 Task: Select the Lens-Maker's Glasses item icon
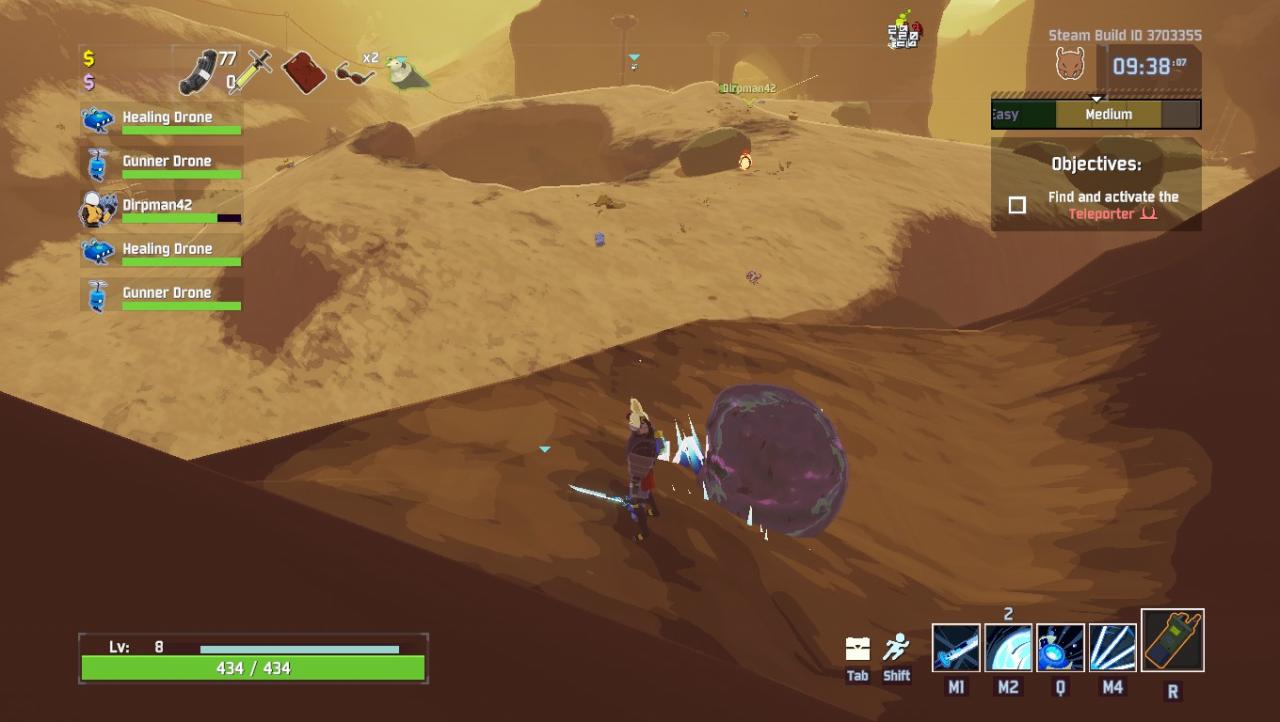point(355,73)
